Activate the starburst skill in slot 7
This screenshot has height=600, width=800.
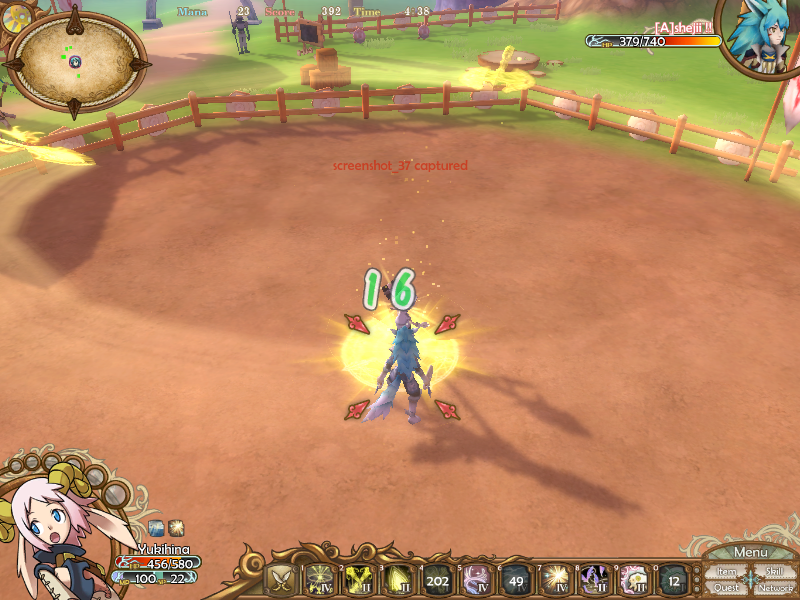[555, 579]
